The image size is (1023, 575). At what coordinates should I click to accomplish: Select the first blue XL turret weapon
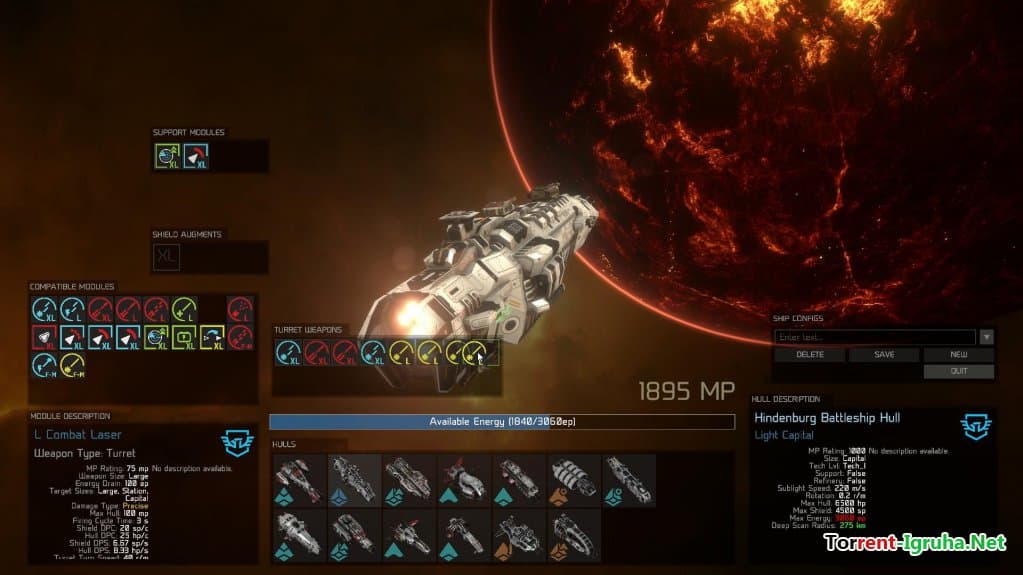(x=288, y=352)
